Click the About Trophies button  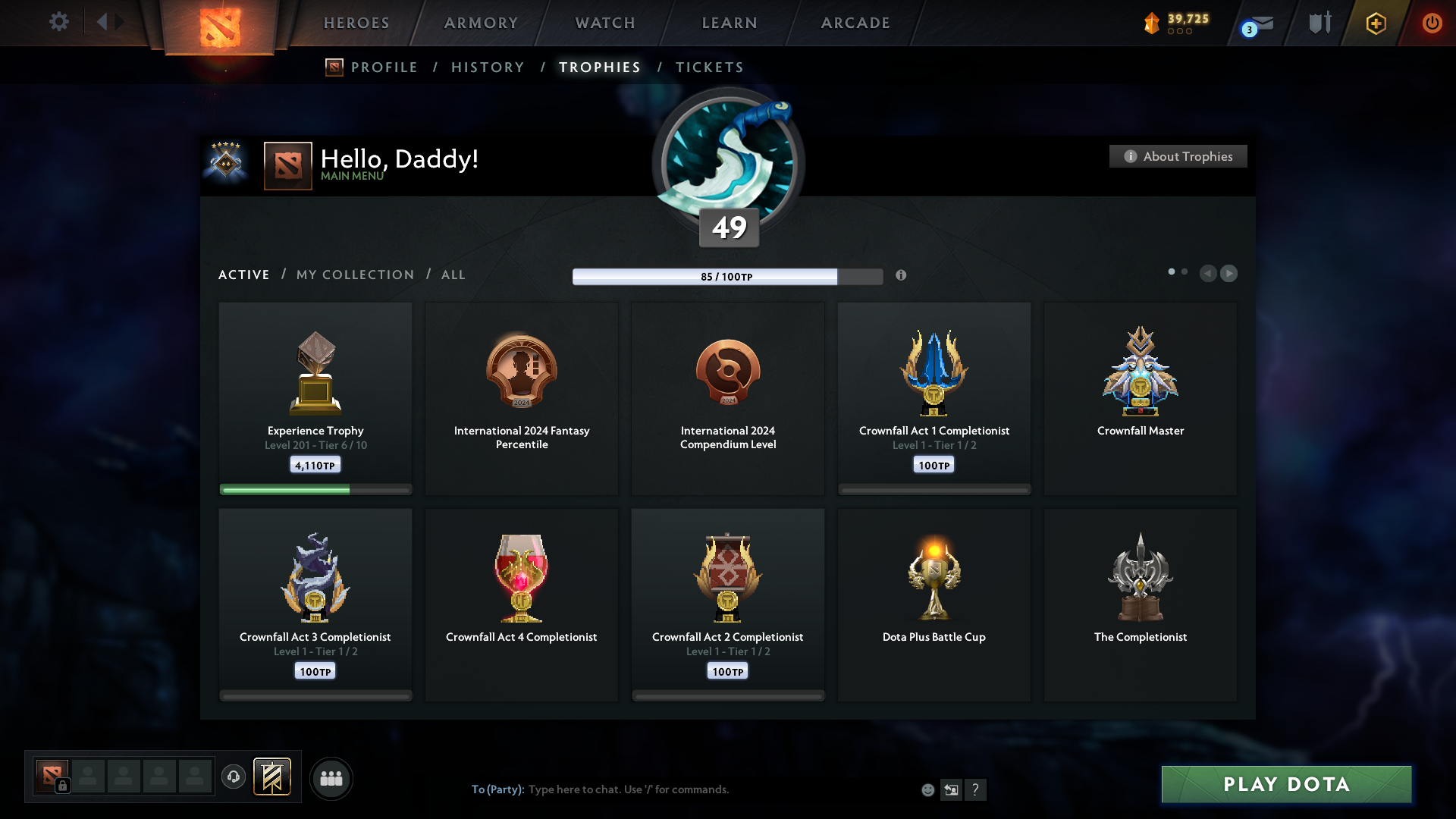tap(1178, 156)
